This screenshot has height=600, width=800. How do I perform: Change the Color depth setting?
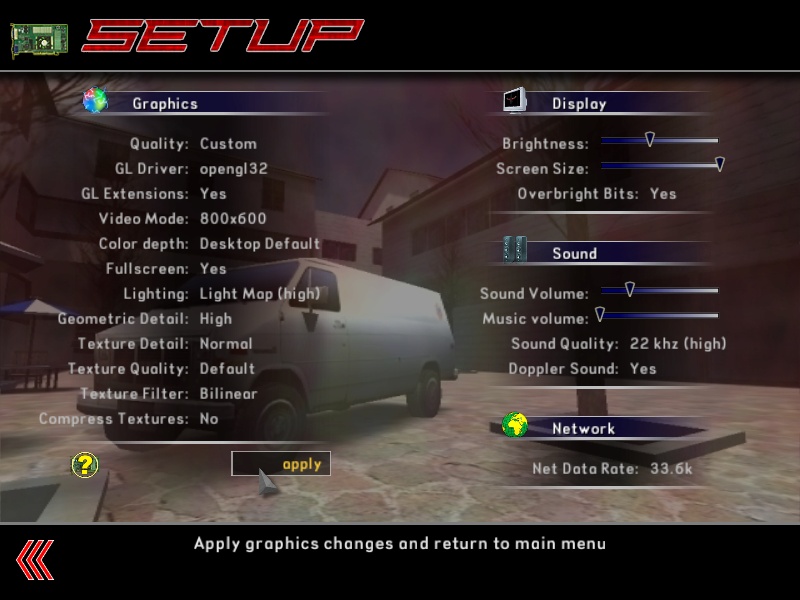(x=259, y=244)
